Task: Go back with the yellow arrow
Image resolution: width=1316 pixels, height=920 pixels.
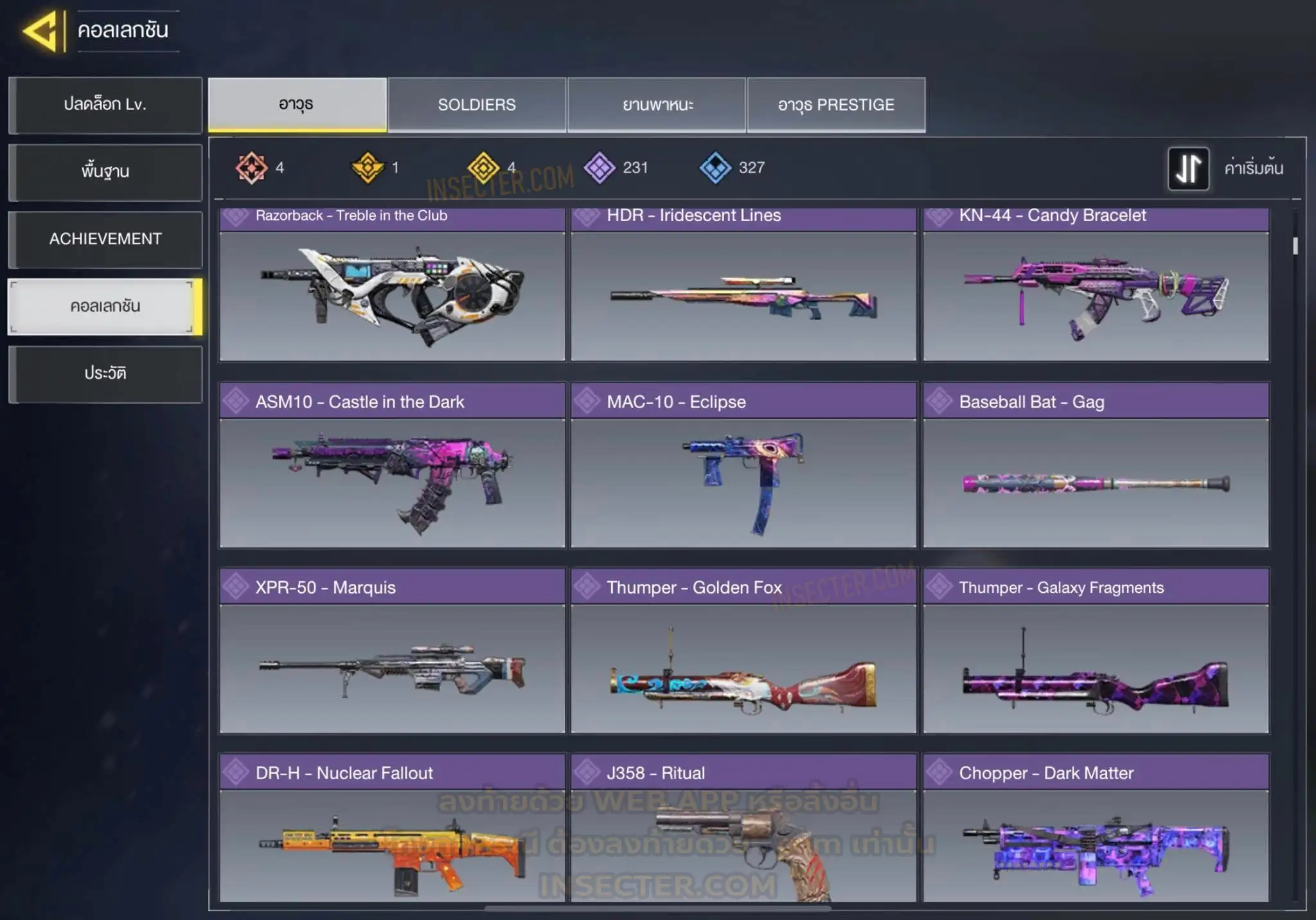Action: 41,31
